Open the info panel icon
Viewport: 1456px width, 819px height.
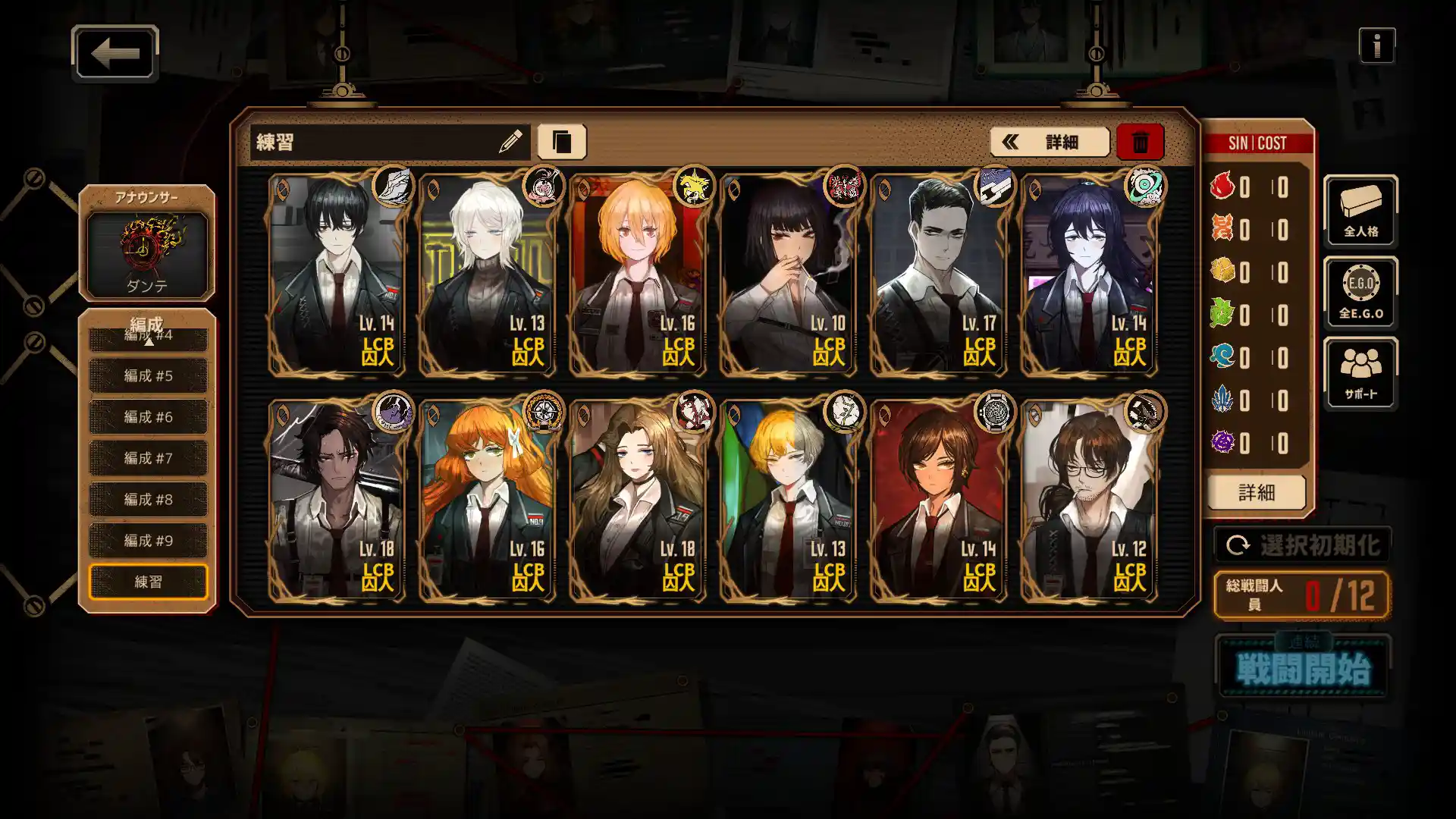coord(1376,46)
